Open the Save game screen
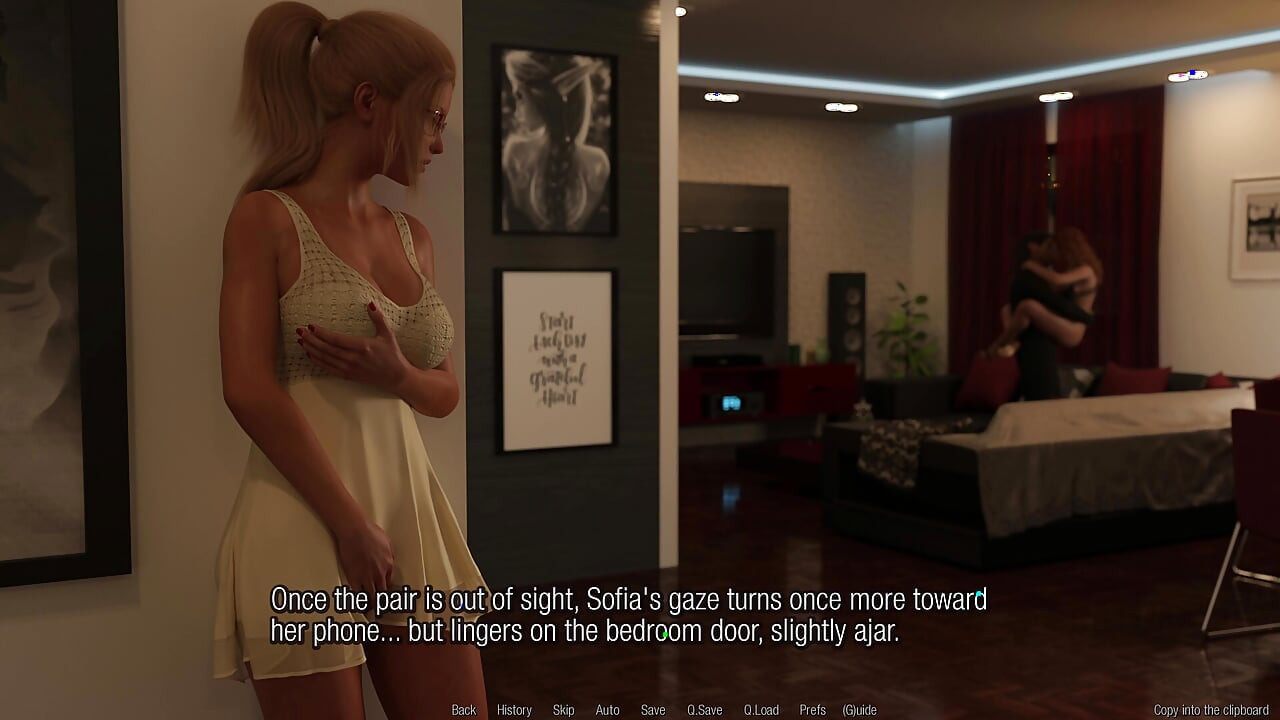The width and height of the screenshot is (1280, 720). pos(653,710)
